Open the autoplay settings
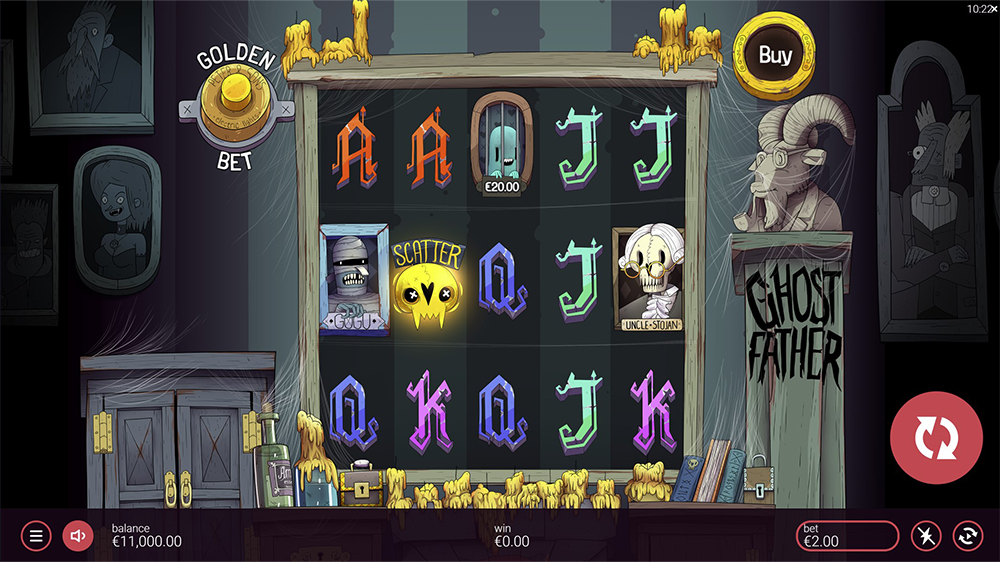1000x562 pixels. 967,536
